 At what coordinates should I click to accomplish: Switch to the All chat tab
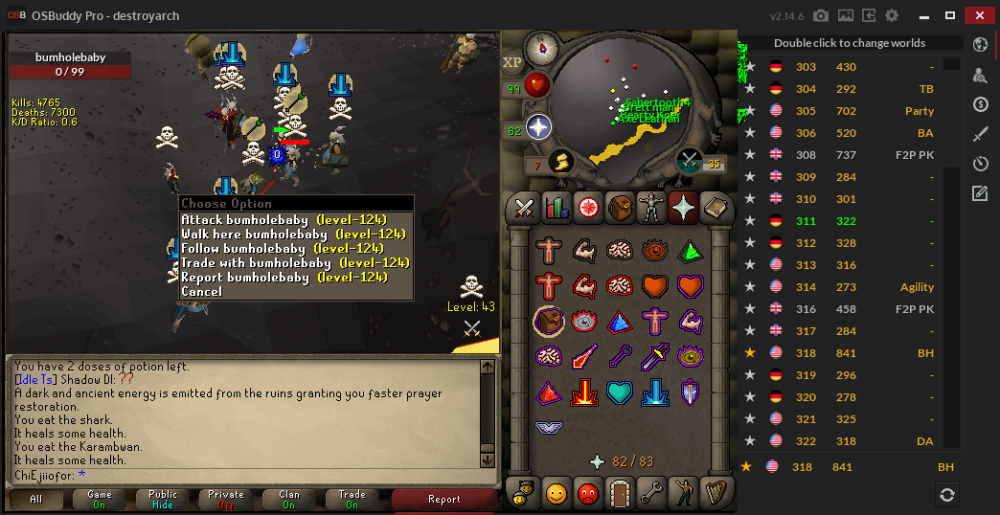[x=36, y=499]
